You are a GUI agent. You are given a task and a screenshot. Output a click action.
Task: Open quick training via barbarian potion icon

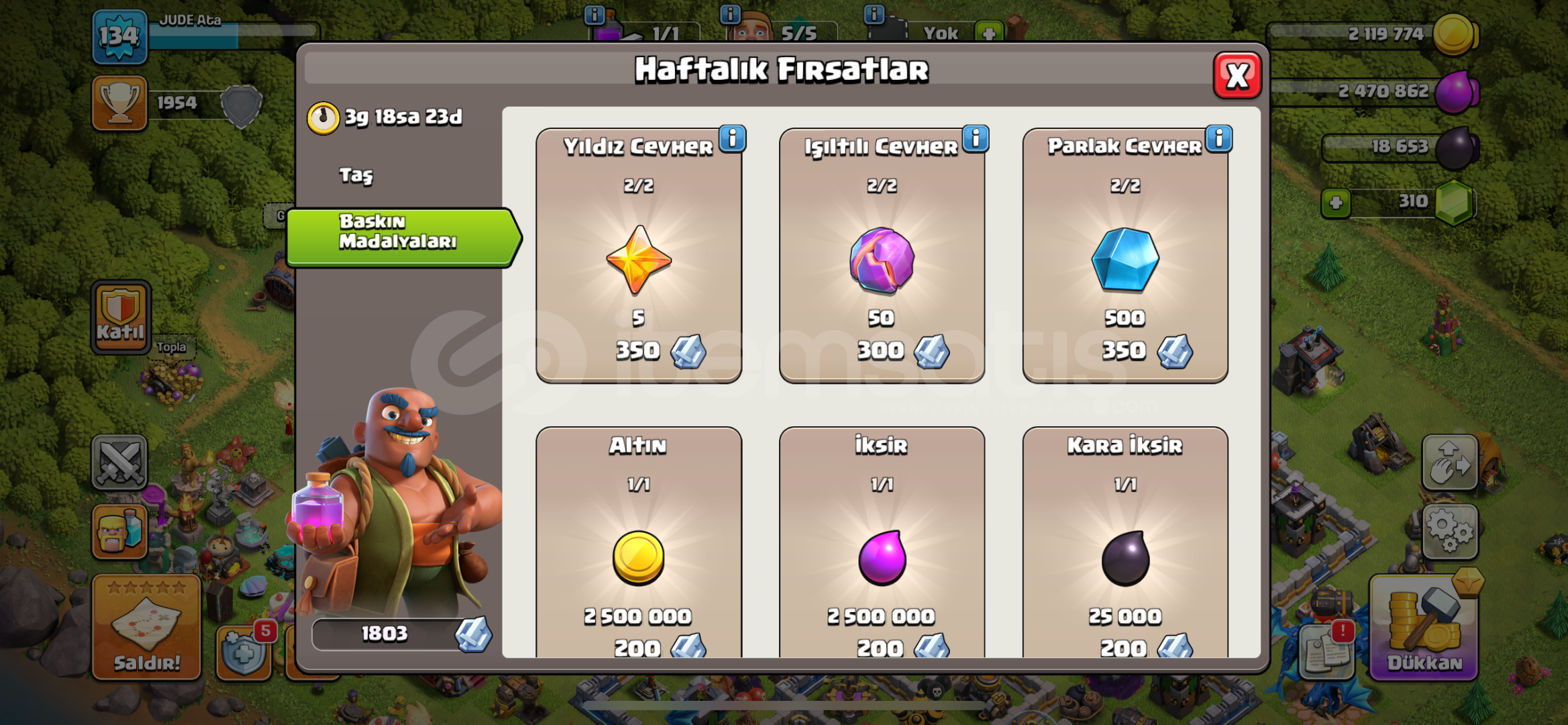click(119, 530)
